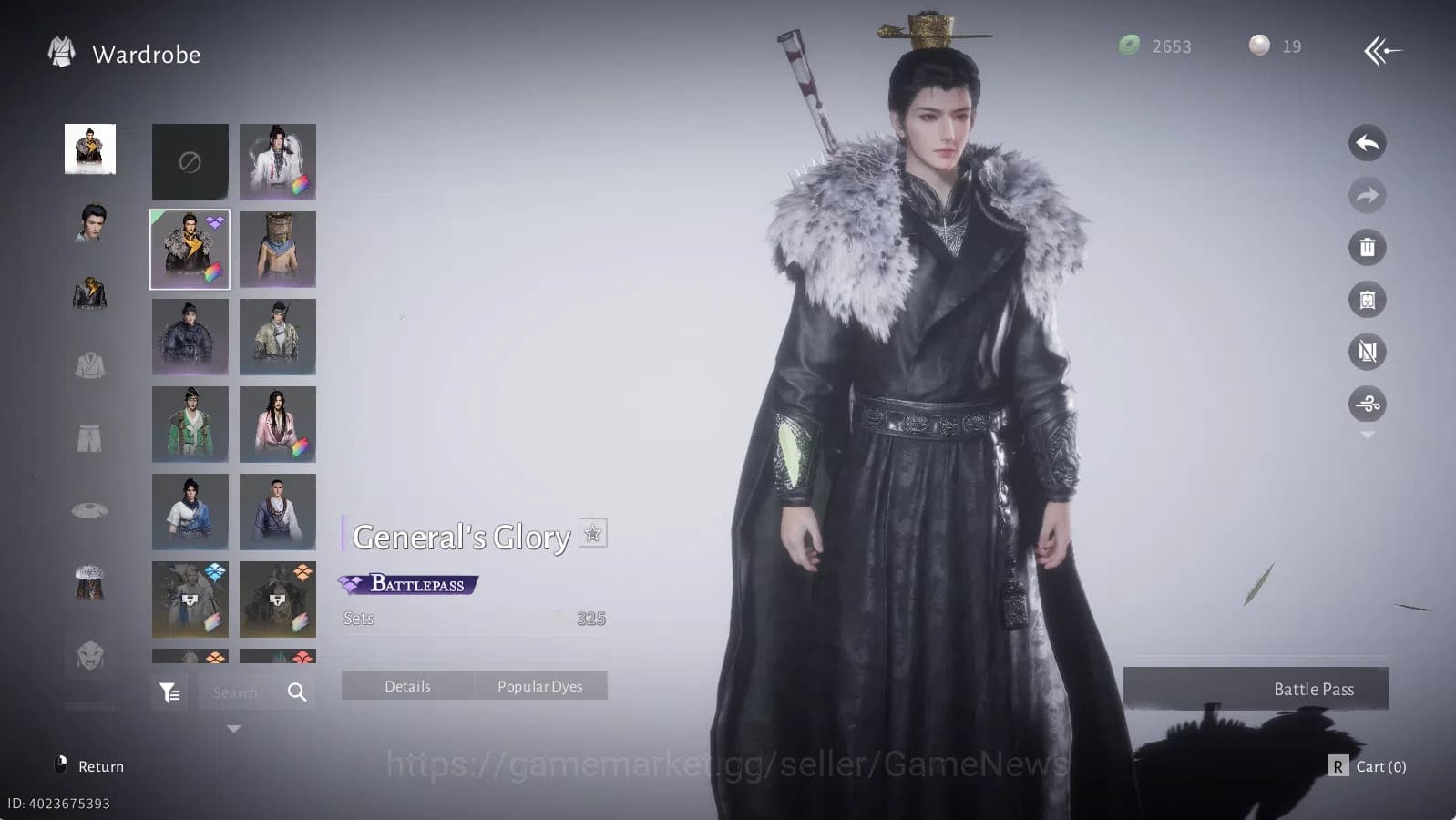This screenshot has height=820, width=1456.
Task: Choose the basket-head outfit thumbnail
Action: [277, 249]
